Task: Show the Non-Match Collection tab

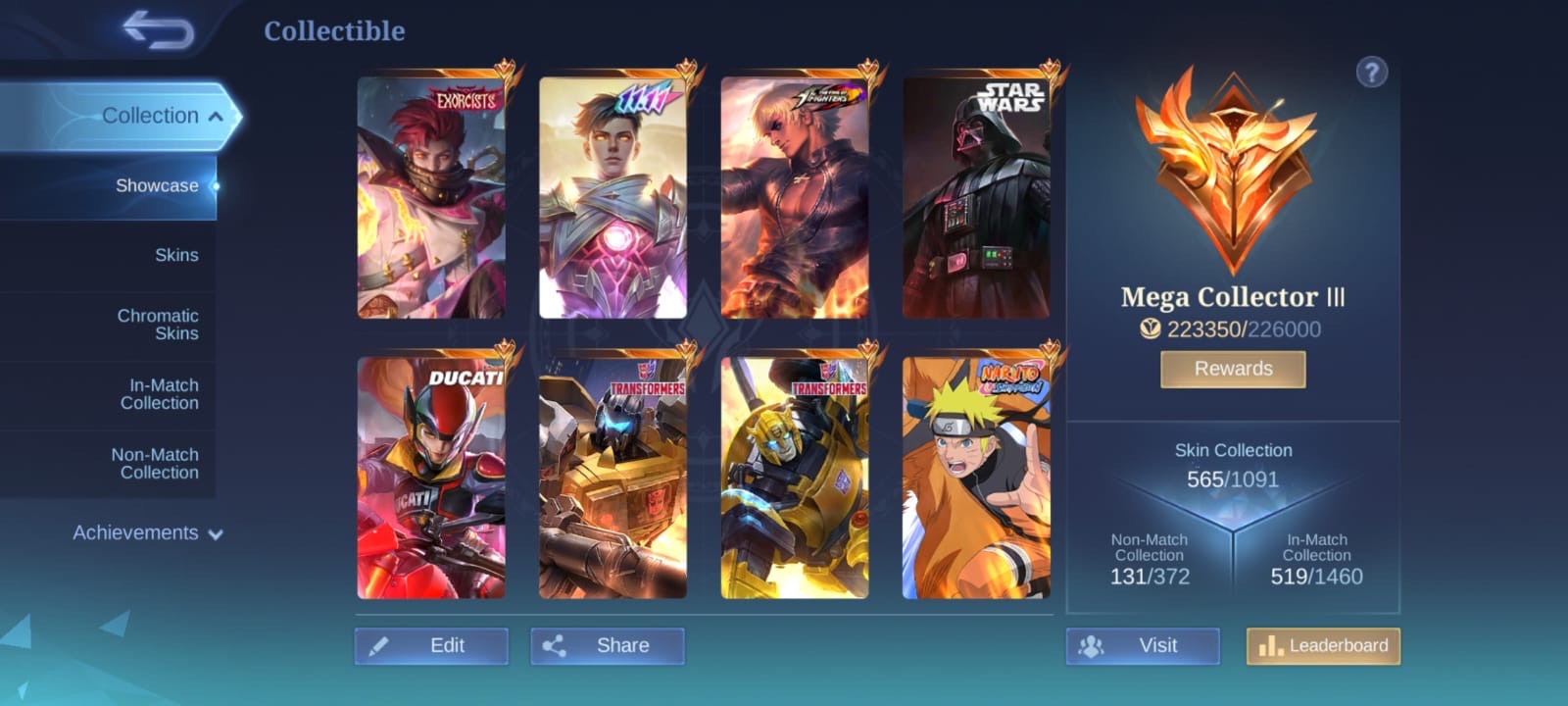Action: pos(155,464)
